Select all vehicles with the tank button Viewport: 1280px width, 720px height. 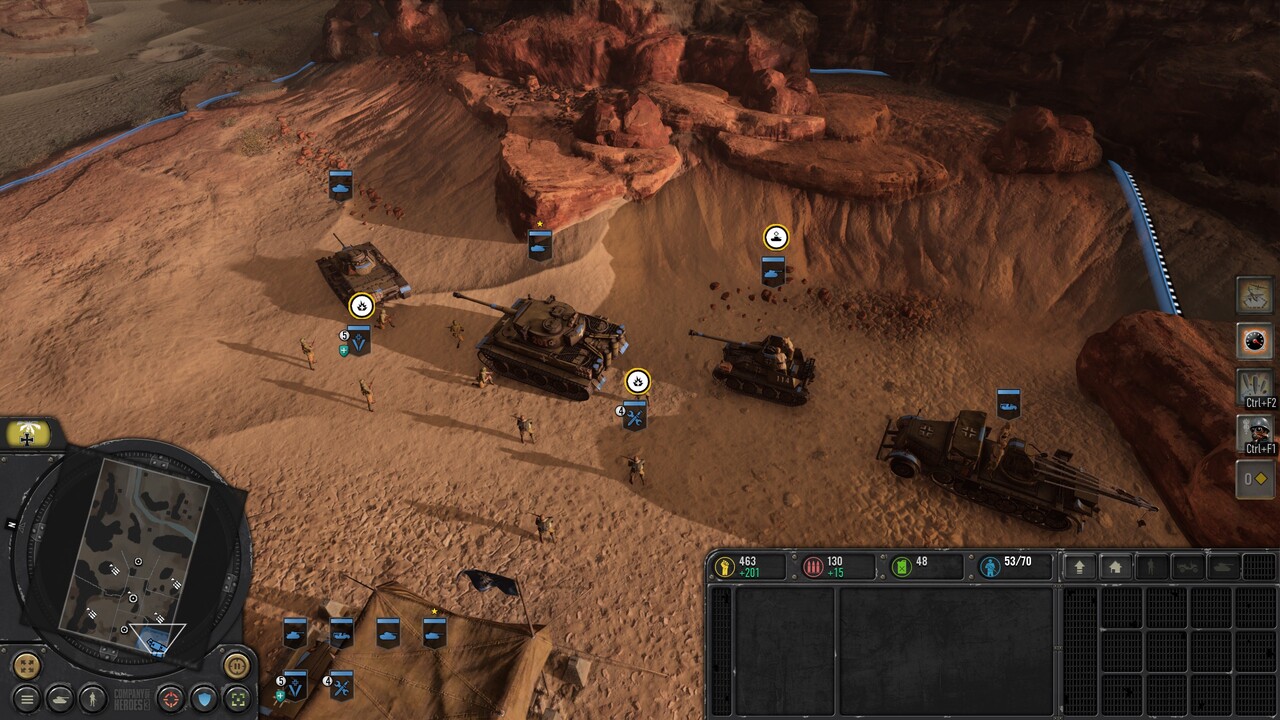[x=60, y=698]
